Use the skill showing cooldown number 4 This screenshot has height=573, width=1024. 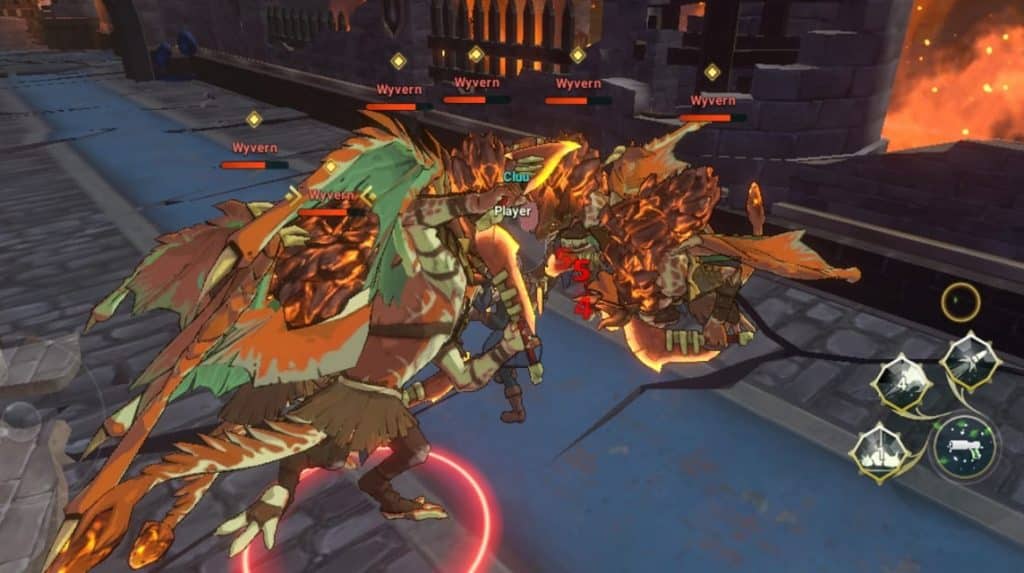(x=900, y=382)
